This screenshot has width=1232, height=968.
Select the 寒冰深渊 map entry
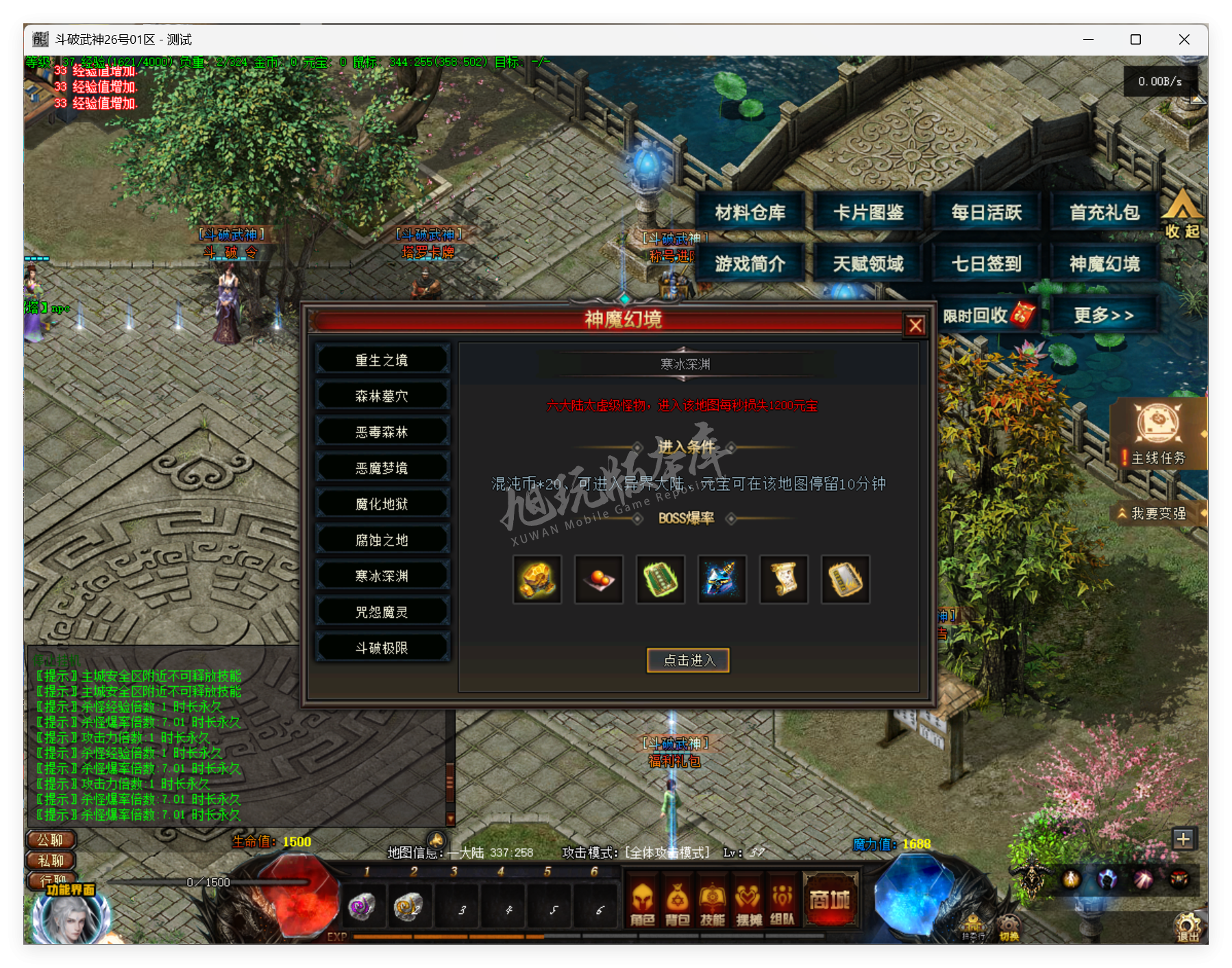click(x=382, y=576)
